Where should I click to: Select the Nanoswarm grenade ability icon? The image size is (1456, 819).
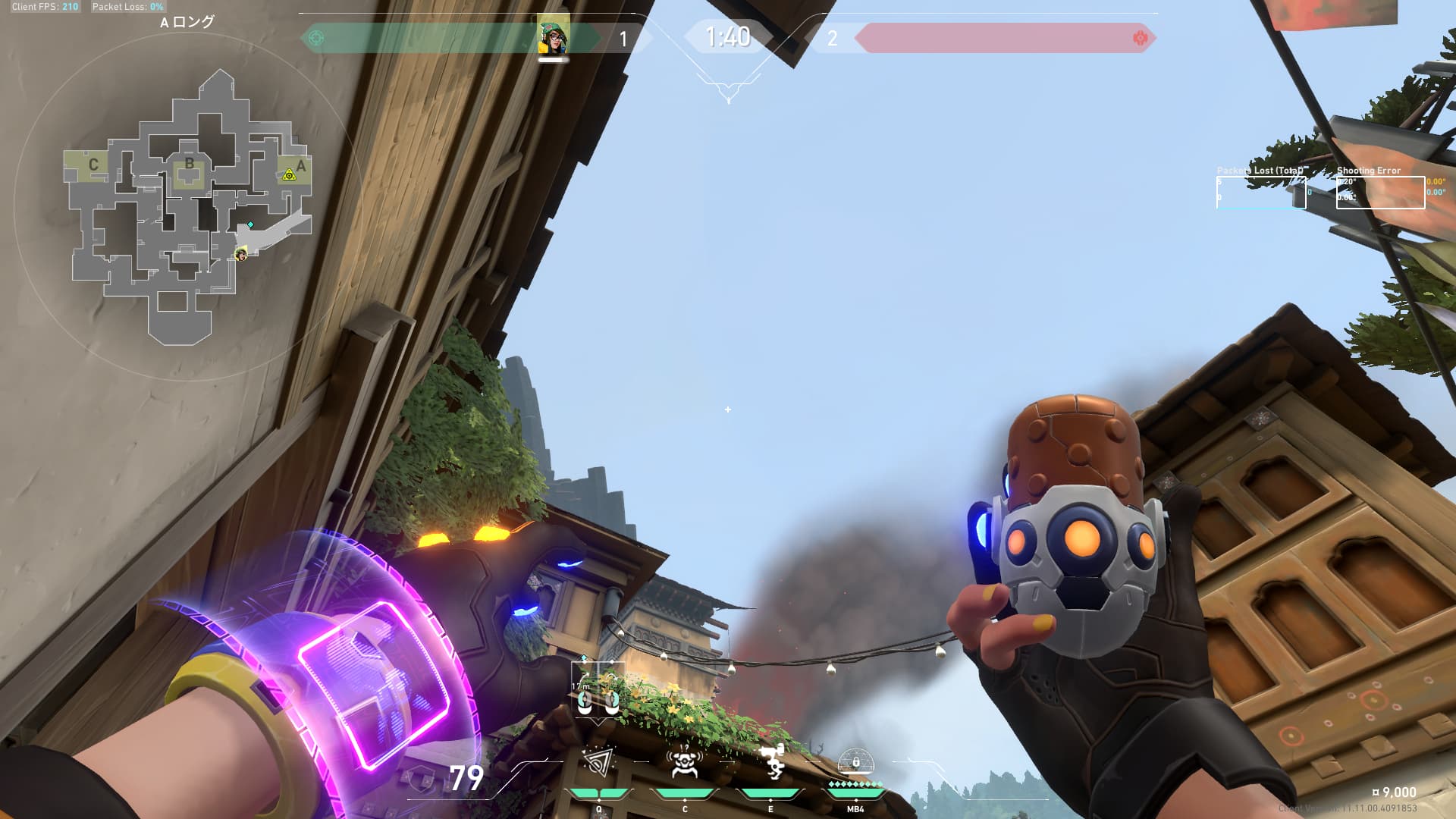(598, 764)
